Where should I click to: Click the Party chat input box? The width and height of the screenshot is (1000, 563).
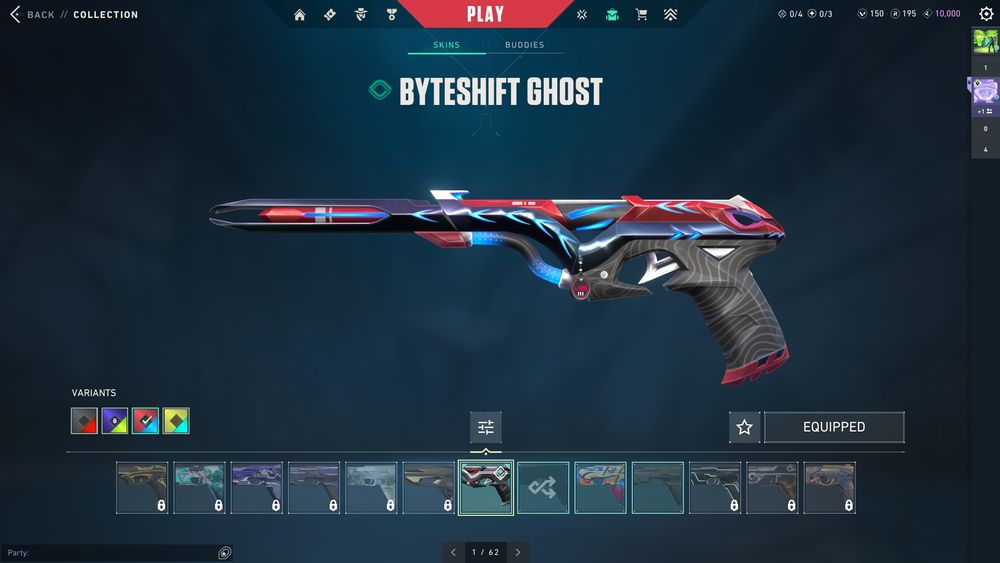[110, 553]
